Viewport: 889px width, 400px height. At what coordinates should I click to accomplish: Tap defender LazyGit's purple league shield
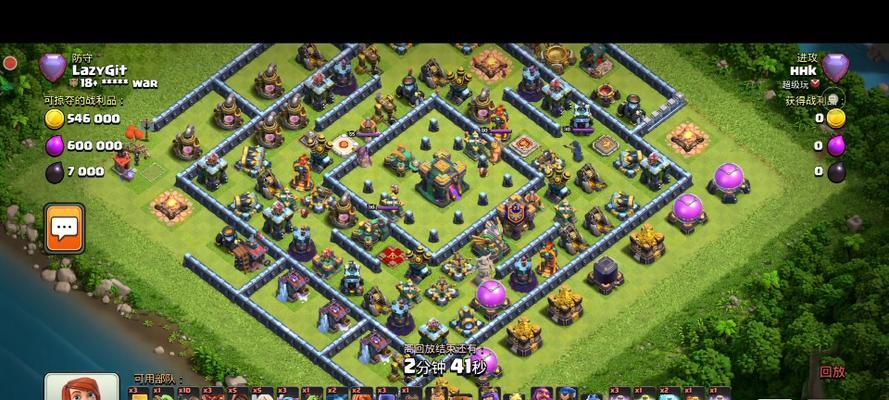pos(52,68)
